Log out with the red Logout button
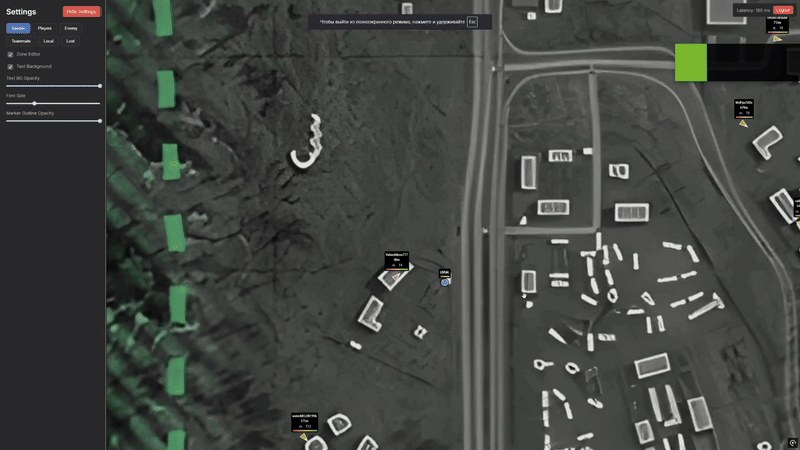 coord(783,10)
